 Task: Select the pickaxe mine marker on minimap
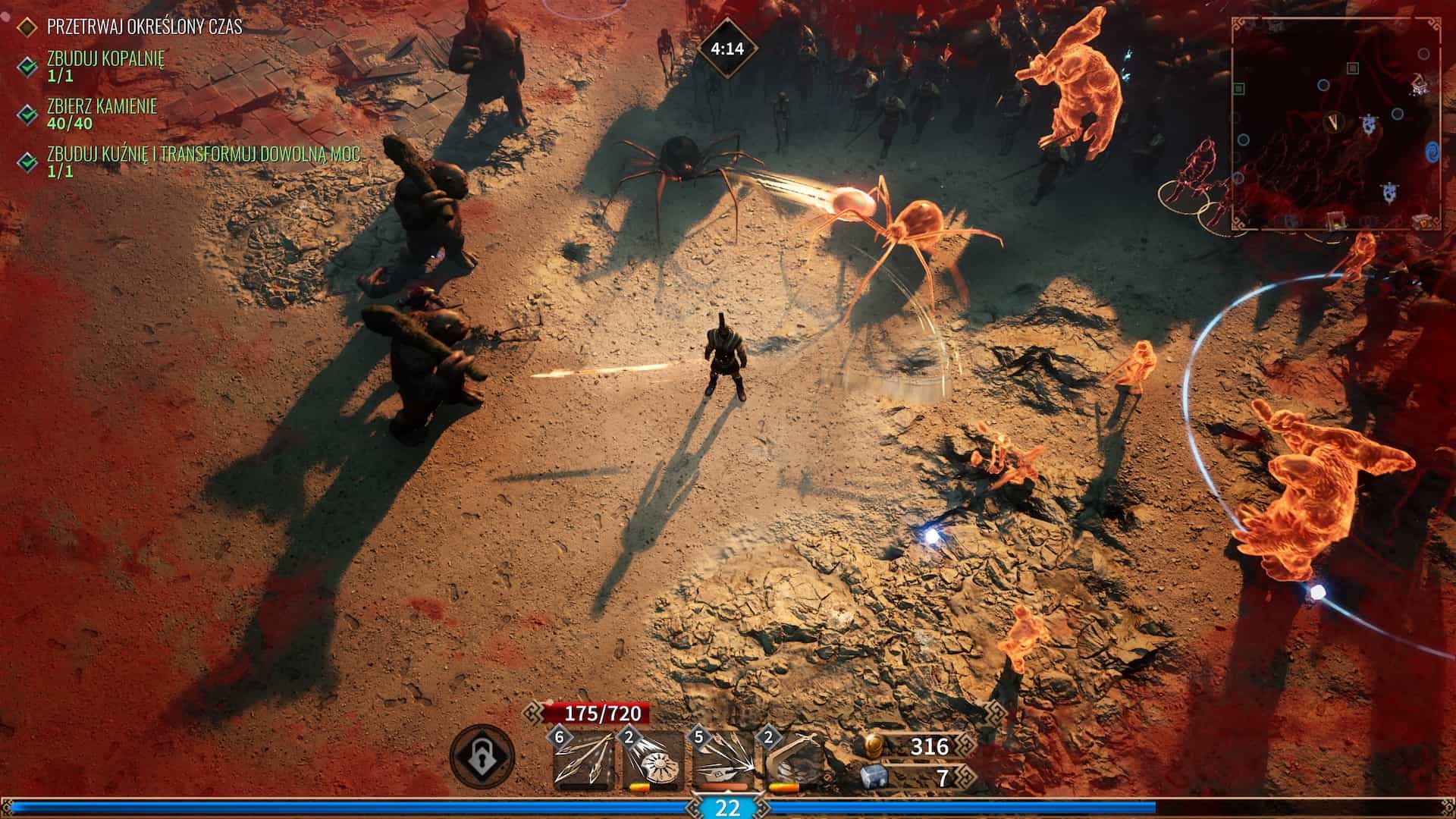pyautogui.click(x=1420, y=86)
